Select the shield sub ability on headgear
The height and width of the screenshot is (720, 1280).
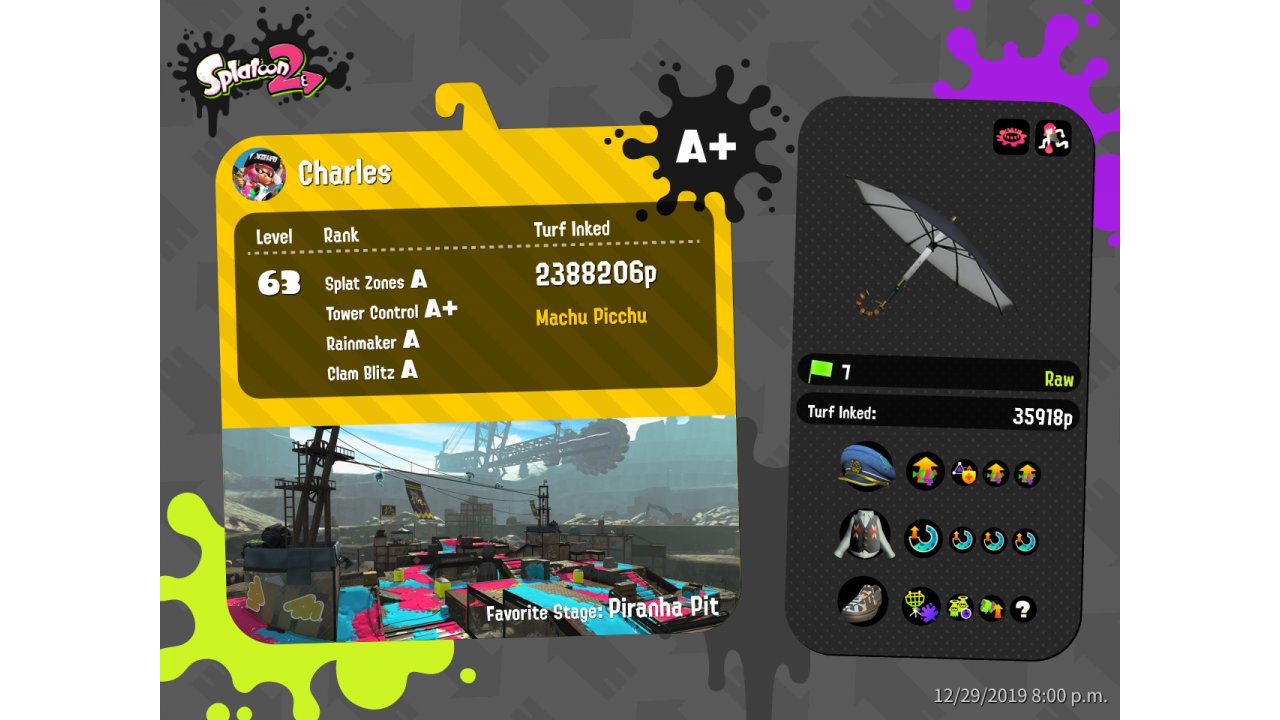[964, 473]
